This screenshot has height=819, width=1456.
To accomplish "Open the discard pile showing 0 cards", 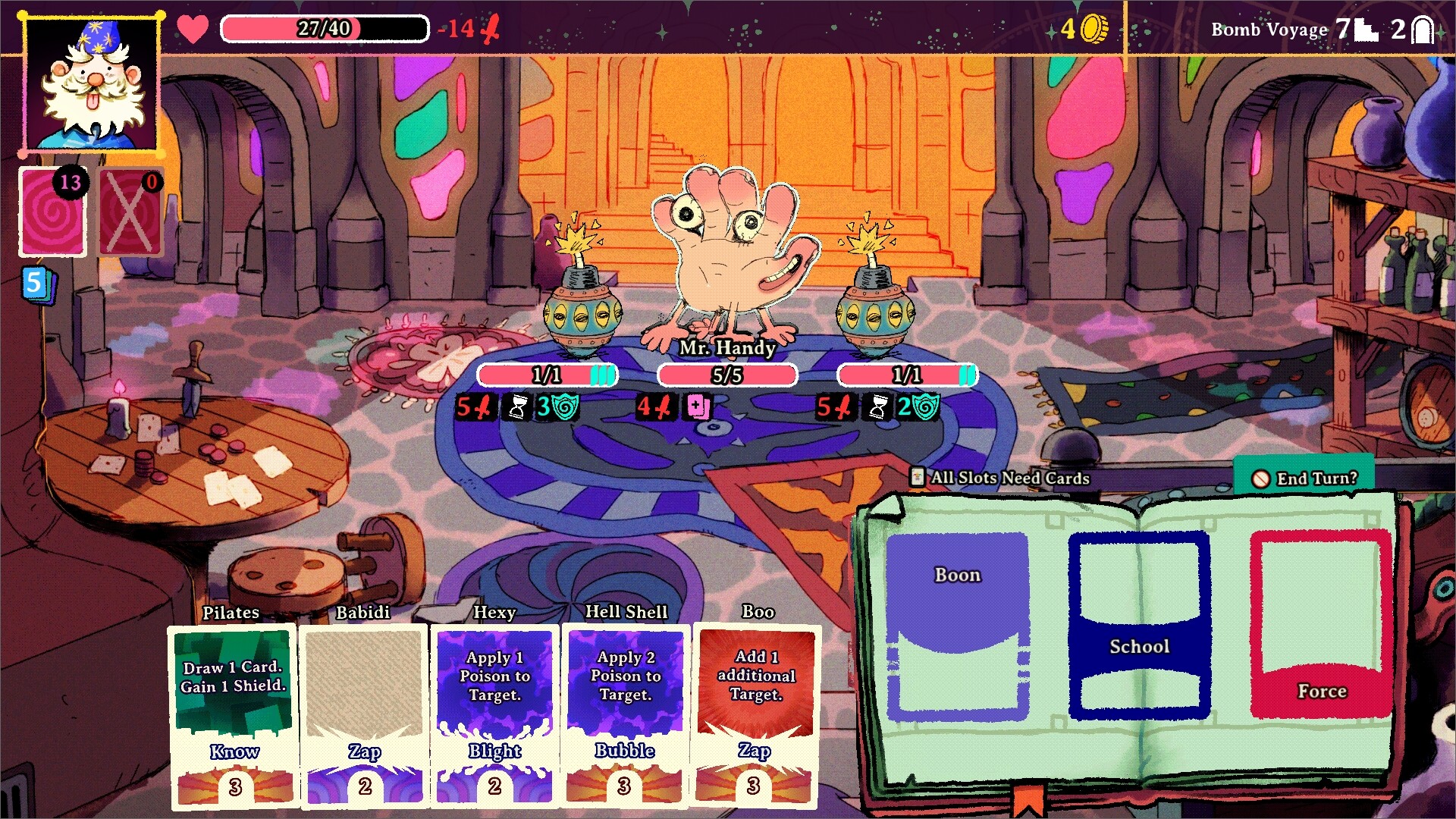I will click(x=130, y=212).
